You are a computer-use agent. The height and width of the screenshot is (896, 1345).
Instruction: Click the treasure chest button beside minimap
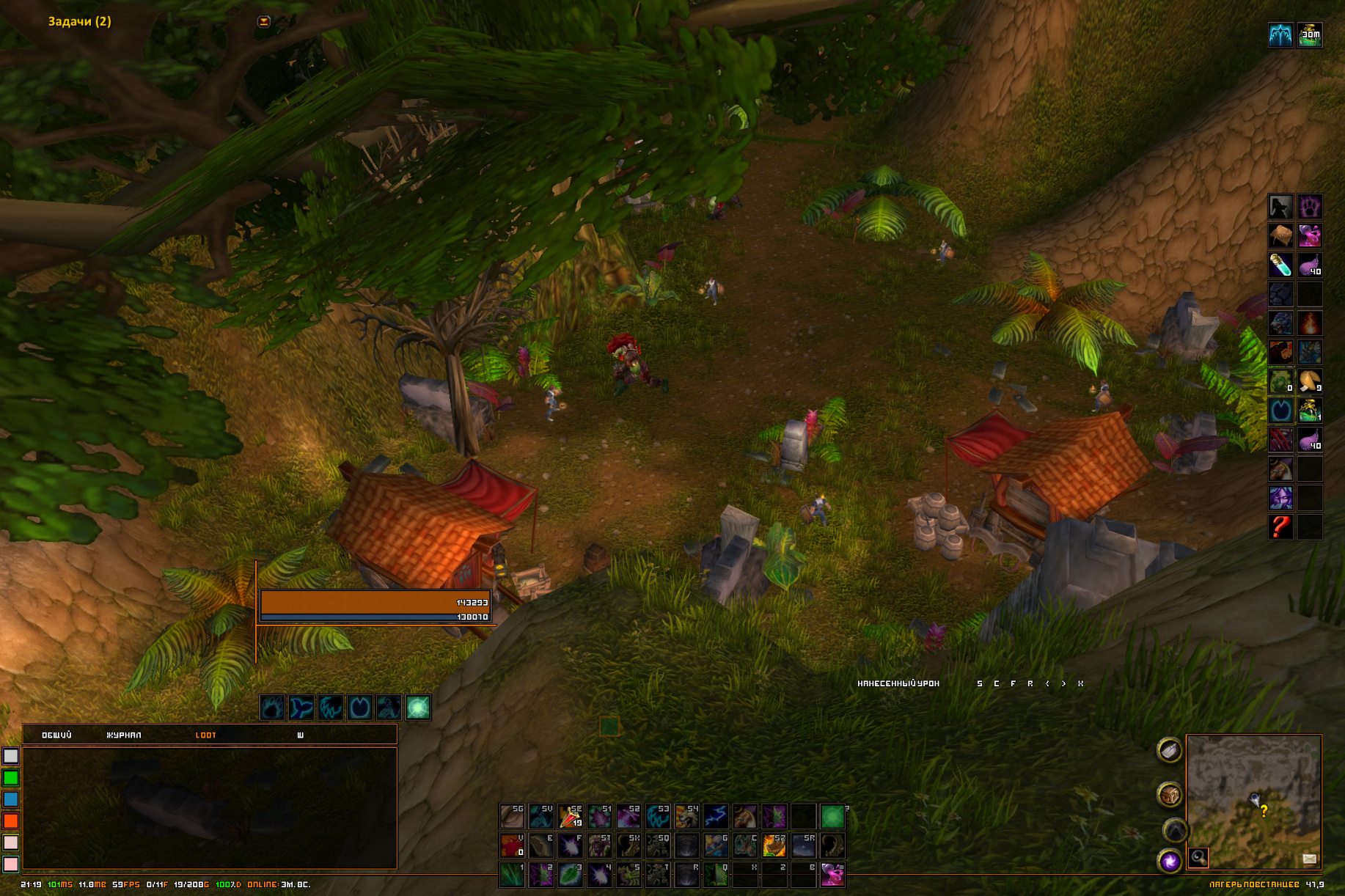(x=1170, y=794)
